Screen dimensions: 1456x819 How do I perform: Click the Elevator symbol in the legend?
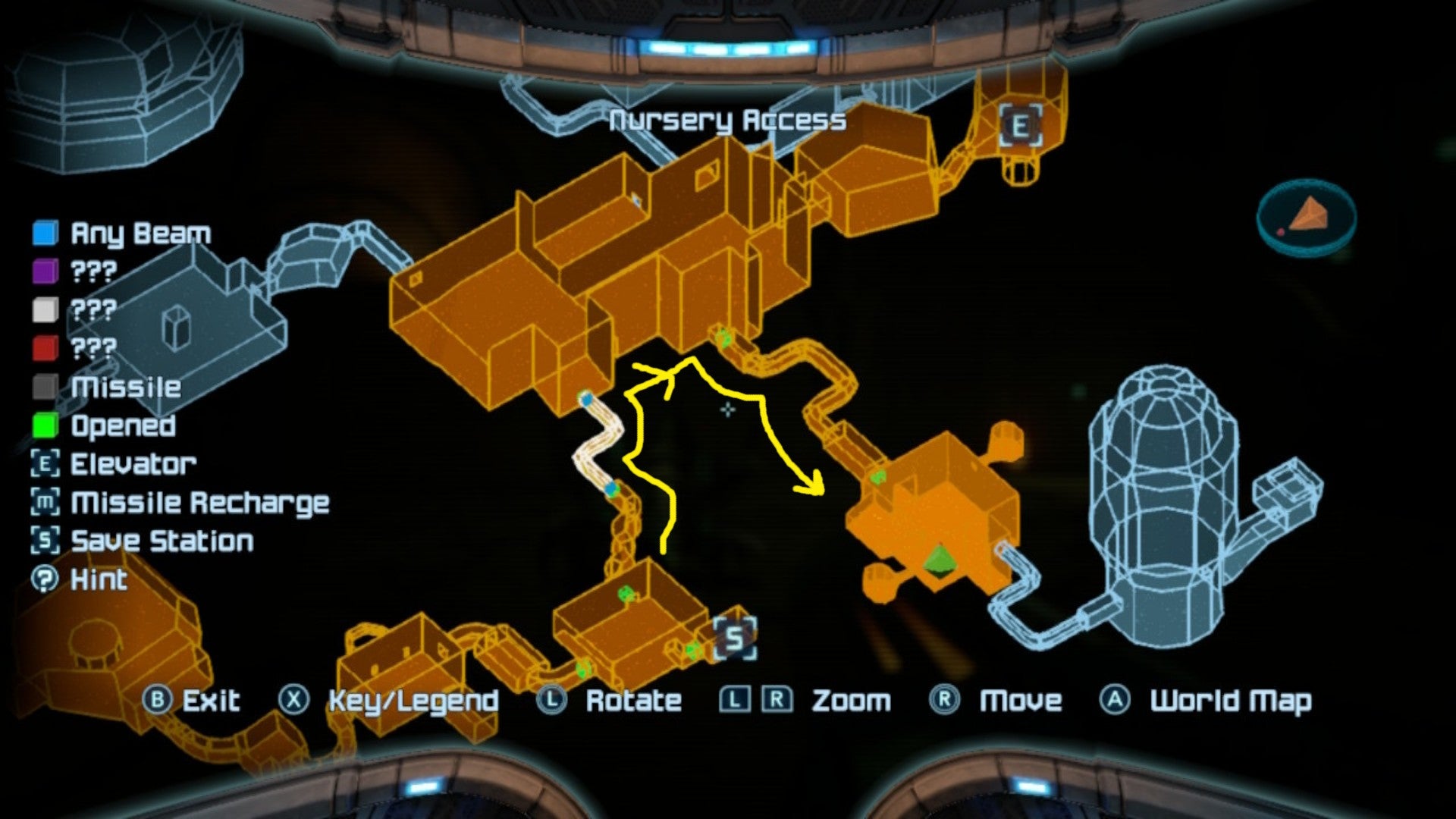point(45,464)
